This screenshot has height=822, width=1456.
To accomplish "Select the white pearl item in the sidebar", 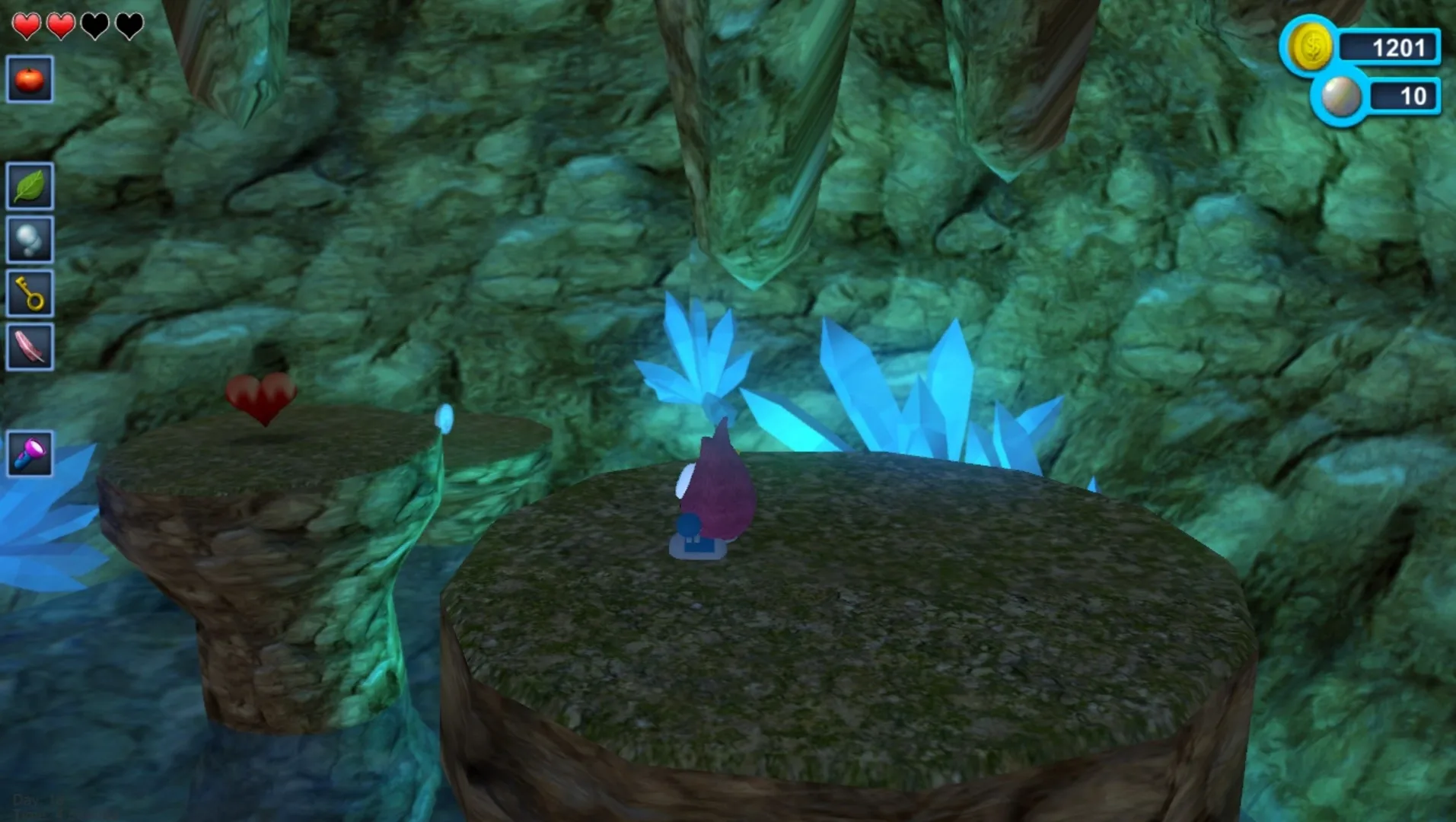I will tap(29, 240).
